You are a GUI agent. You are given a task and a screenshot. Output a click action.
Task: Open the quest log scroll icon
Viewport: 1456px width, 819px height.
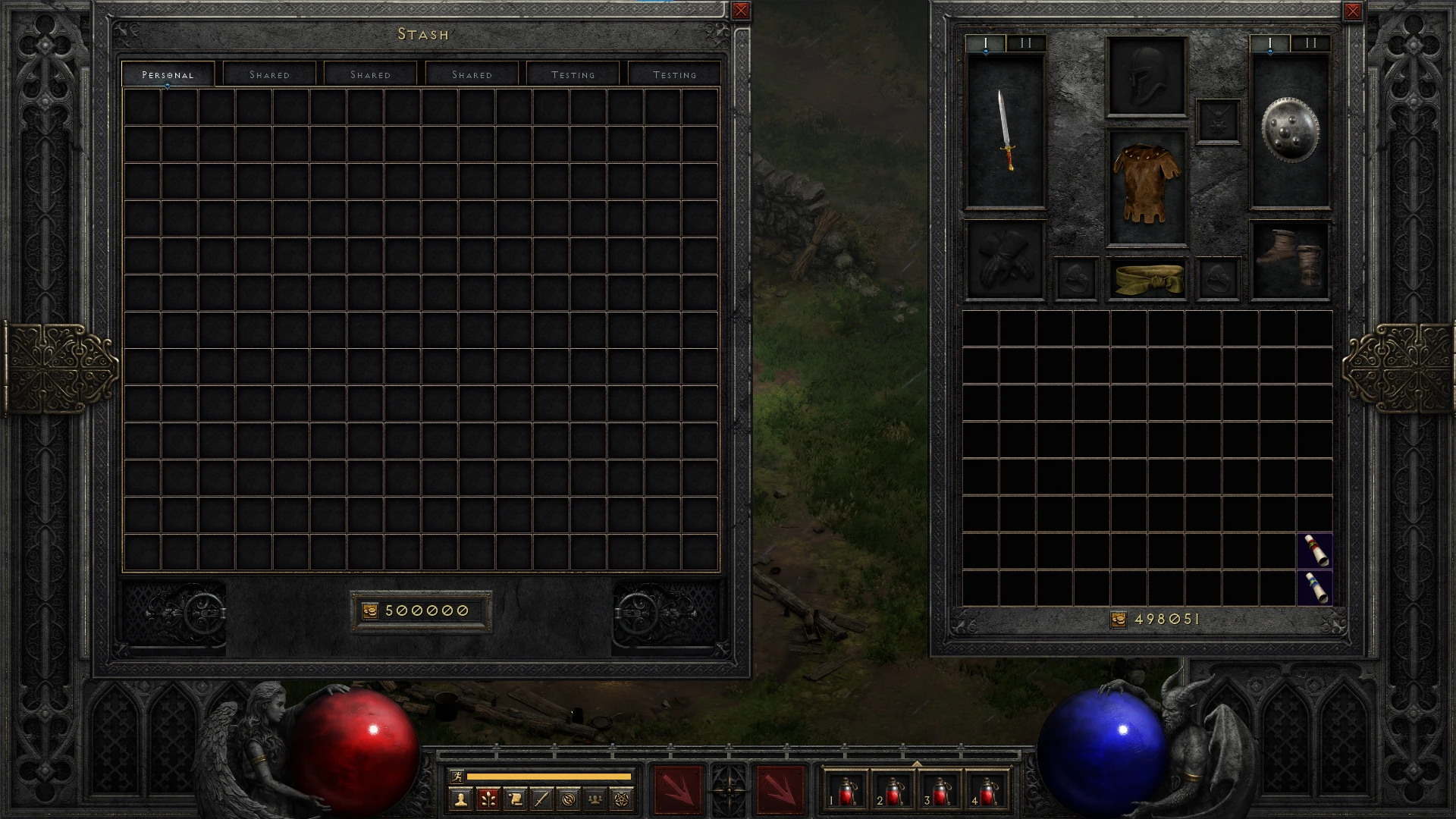point(515,799)
